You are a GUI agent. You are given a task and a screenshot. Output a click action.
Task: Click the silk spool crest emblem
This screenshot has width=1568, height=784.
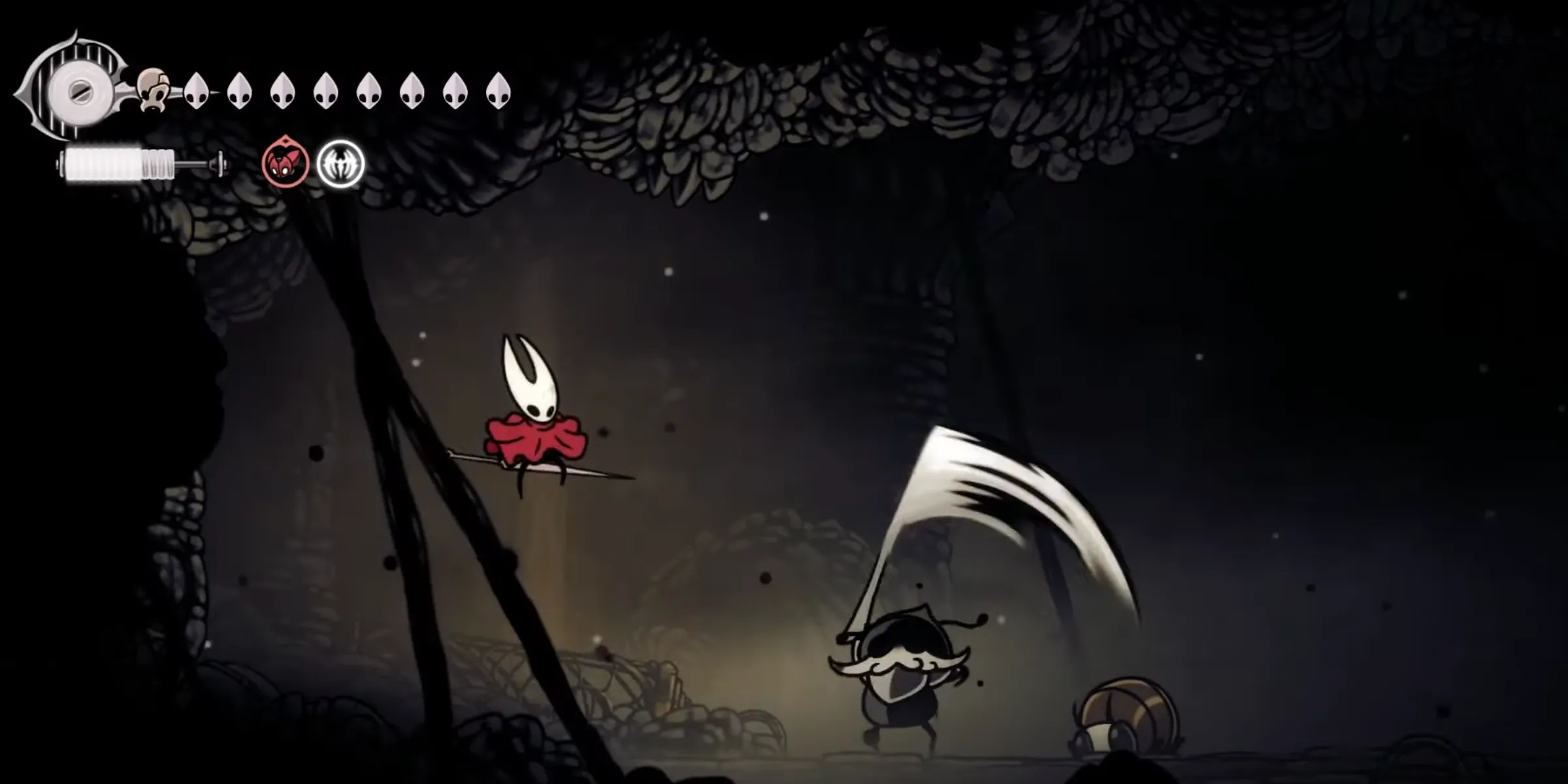coord(78,91)
